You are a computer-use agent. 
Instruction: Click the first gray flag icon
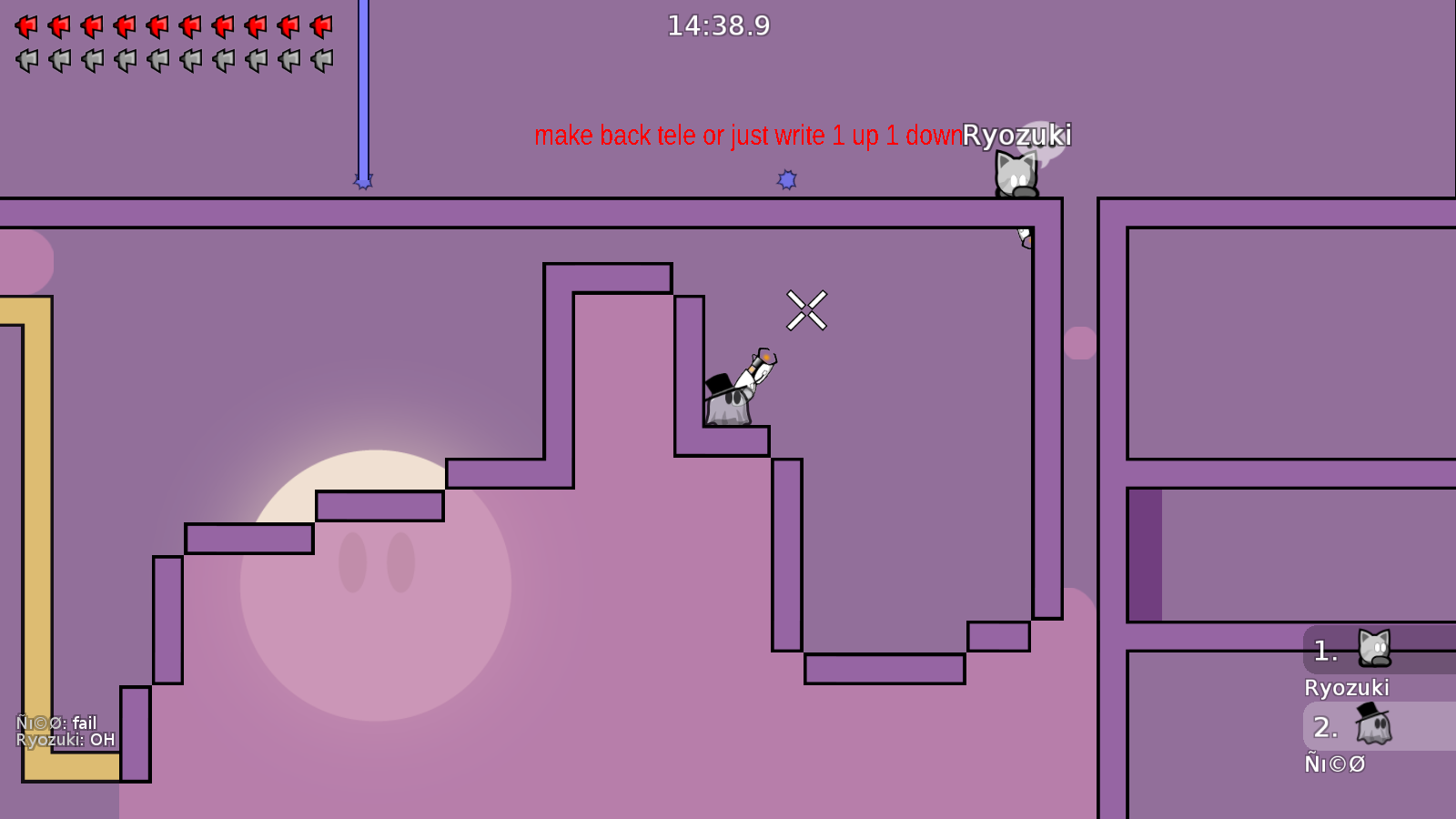(25, 60)
